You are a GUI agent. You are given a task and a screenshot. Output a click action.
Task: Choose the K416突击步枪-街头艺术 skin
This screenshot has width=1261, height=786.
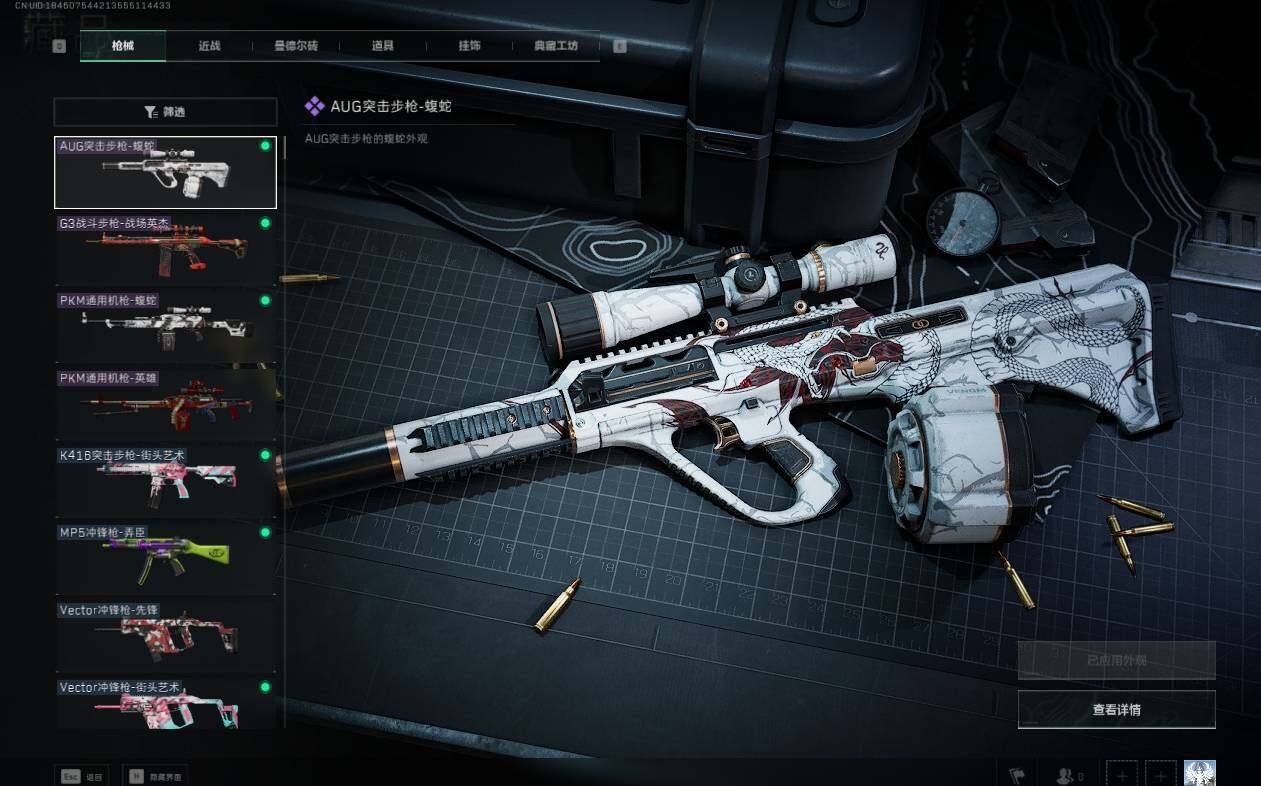pyautogui.click(x=165, y=479)
